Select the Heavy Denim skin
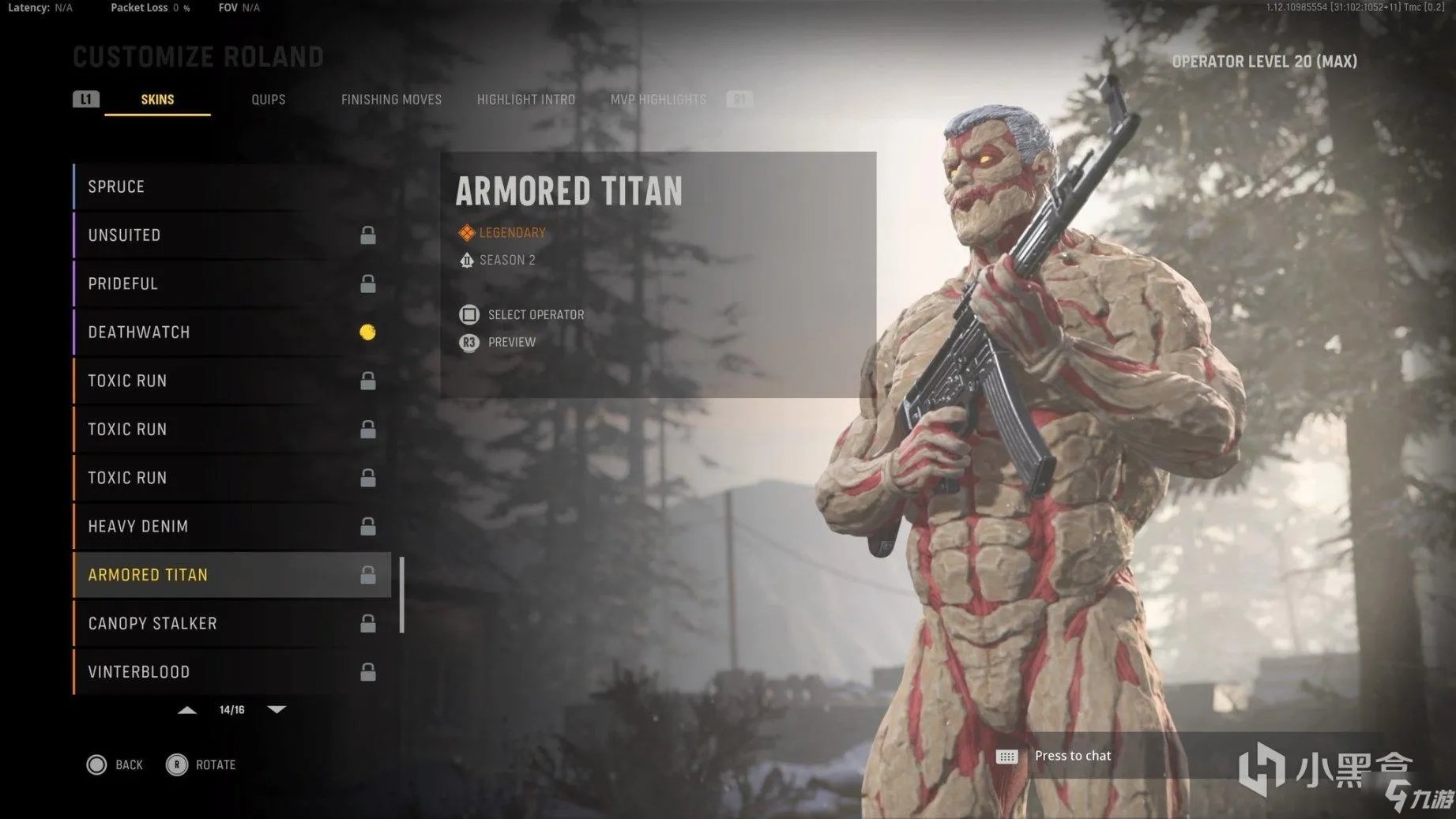The width and height of the screenshot is (1456, 819). coord(231,527)
